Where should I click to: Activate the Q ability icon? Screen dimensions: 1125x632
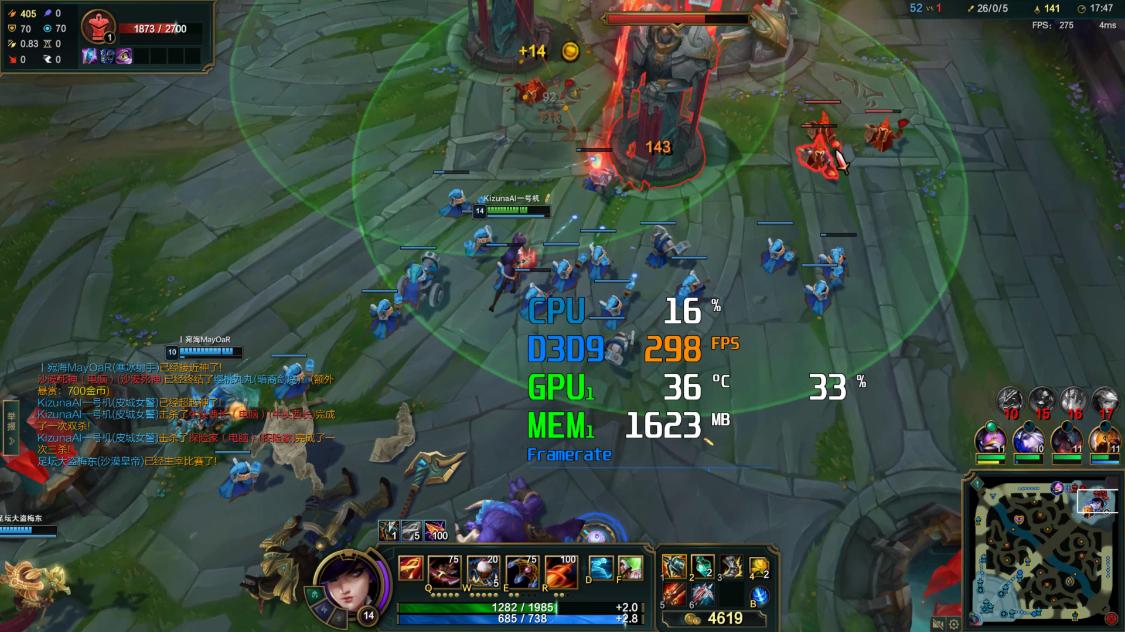[x=444, y=570]
